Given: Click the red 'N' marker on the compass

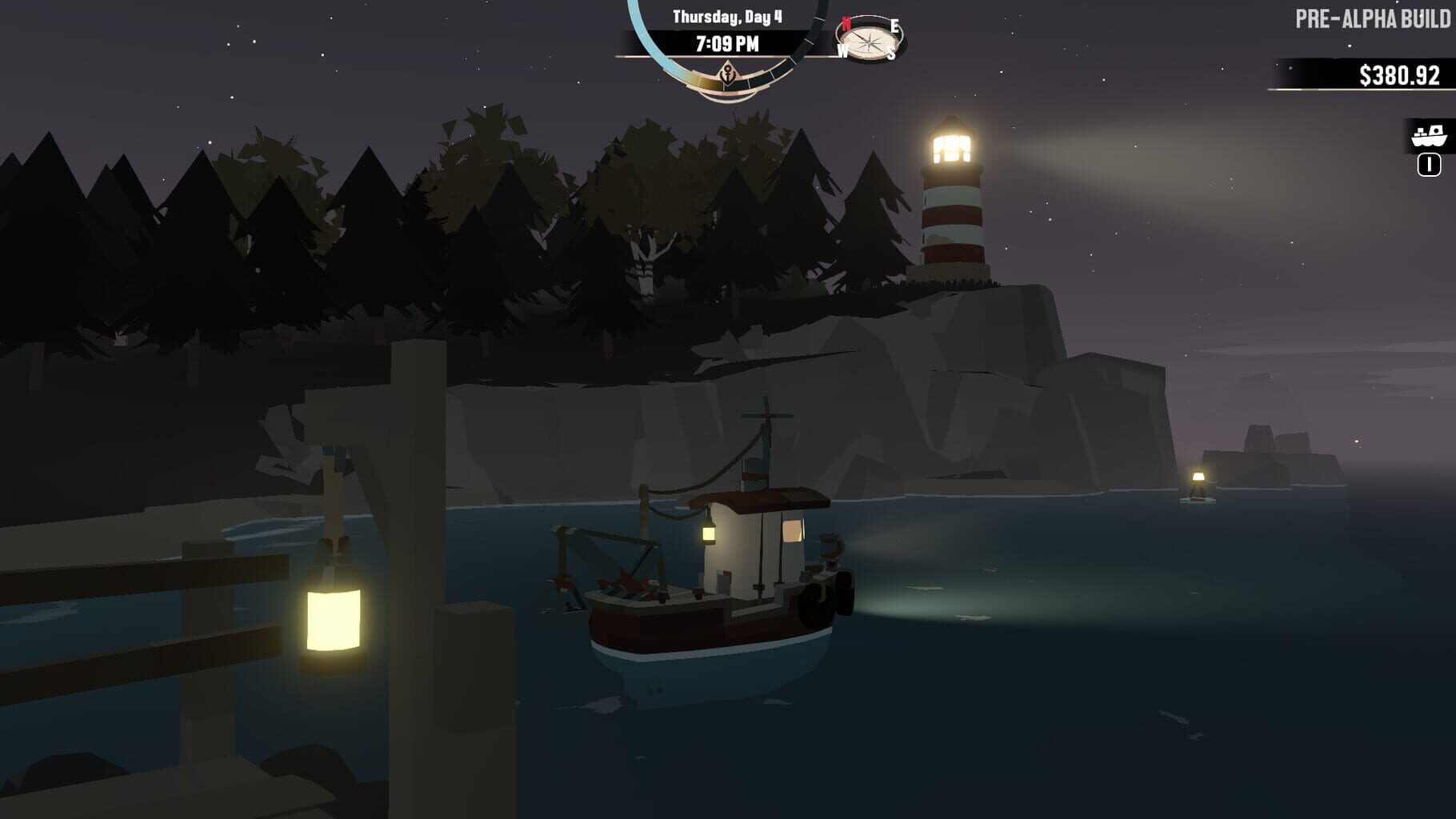Looking at the screenshot, I should point(846,22).
